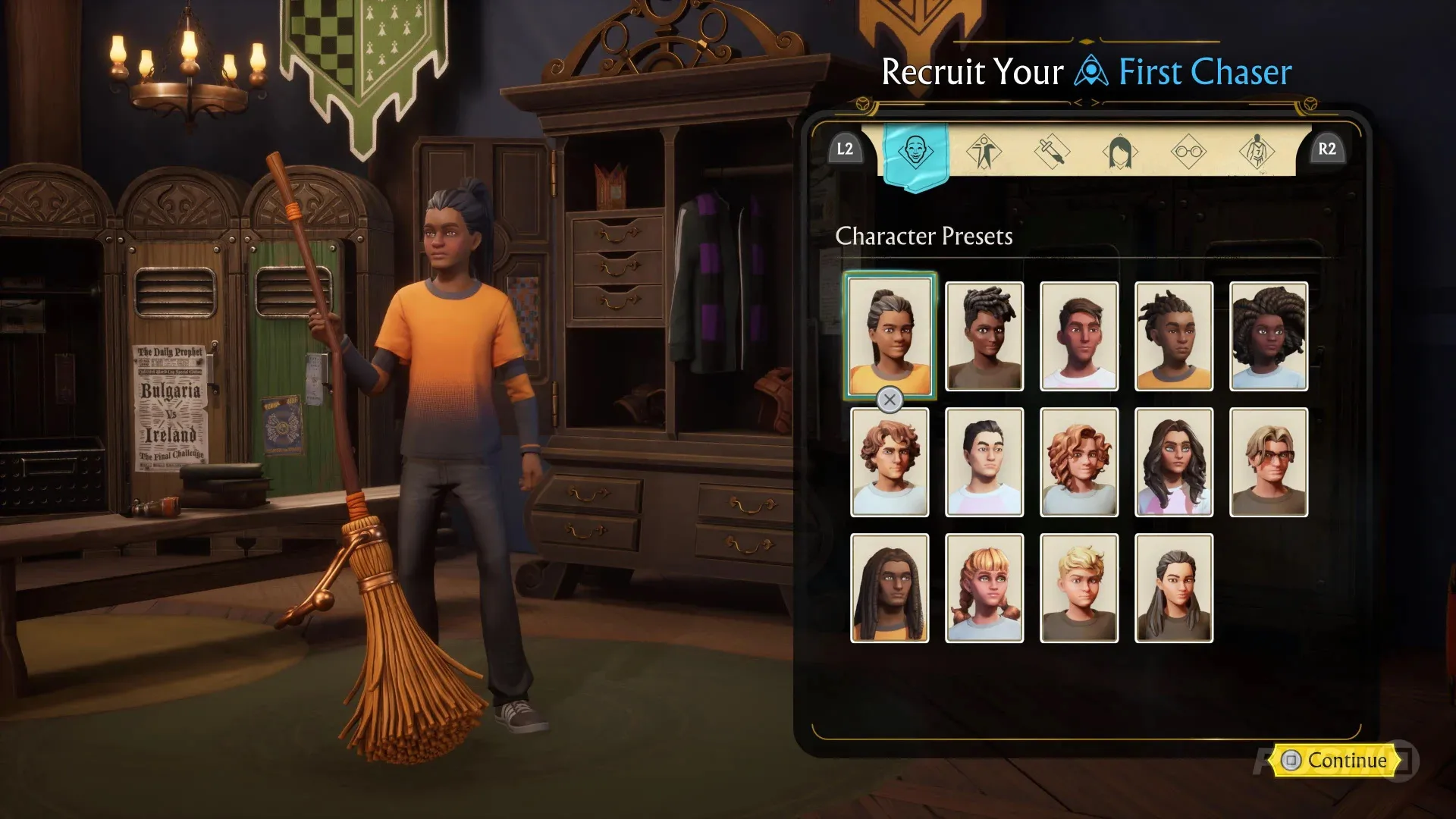The height and width of the screenshot is (819, 1456).
Task: Switch to the outfit tab
Action: 1257,151
